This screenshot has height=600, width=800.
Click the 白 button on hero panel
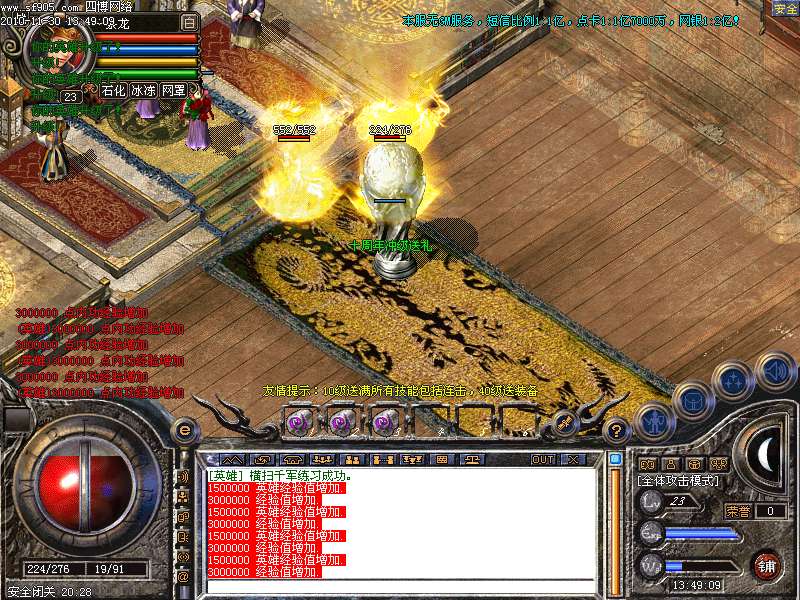(x=189, y=21)
